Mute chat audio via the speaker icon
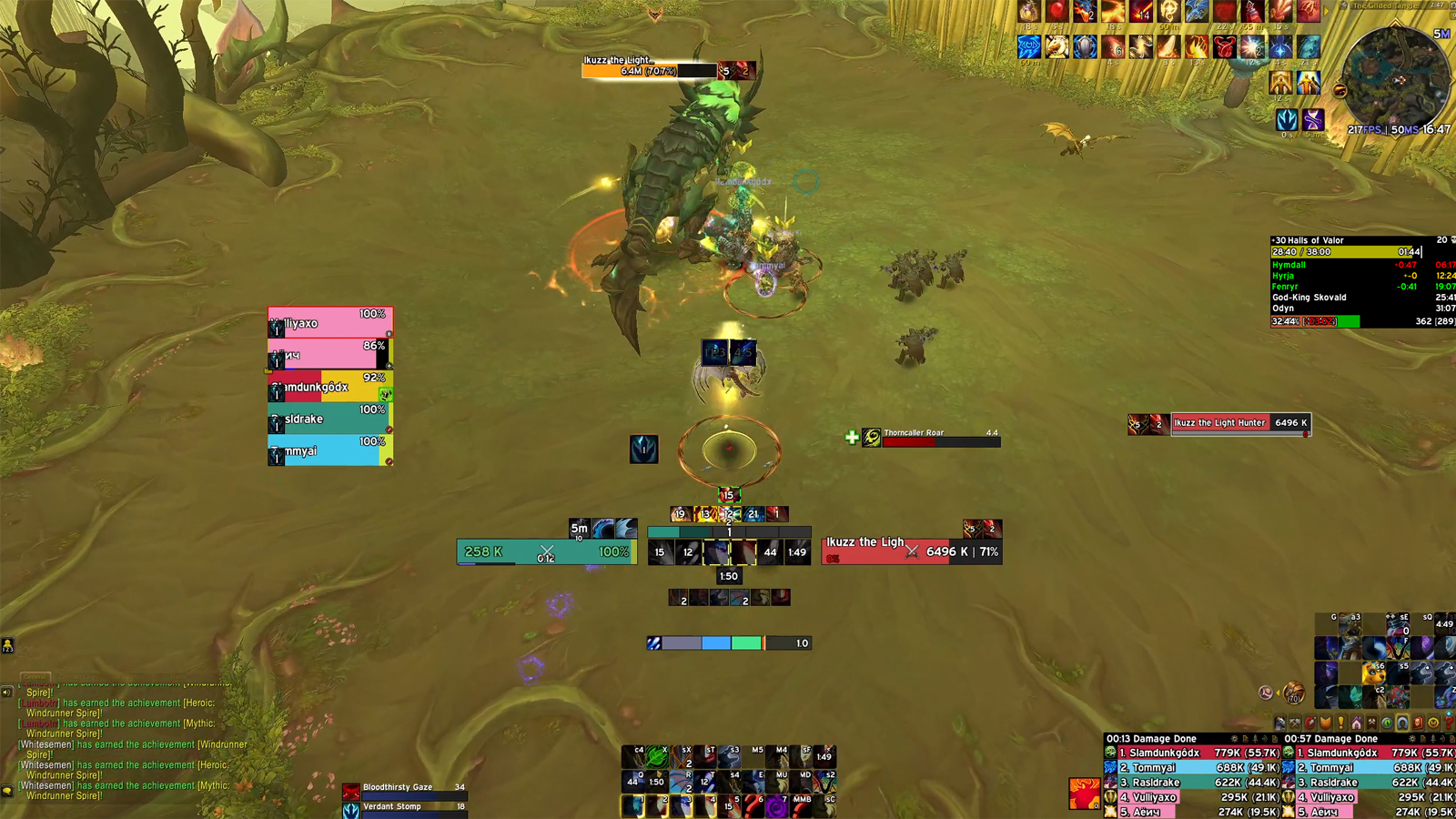This screenshot has height=819, width=1456. pyautogui.click(x=7, y=692)
